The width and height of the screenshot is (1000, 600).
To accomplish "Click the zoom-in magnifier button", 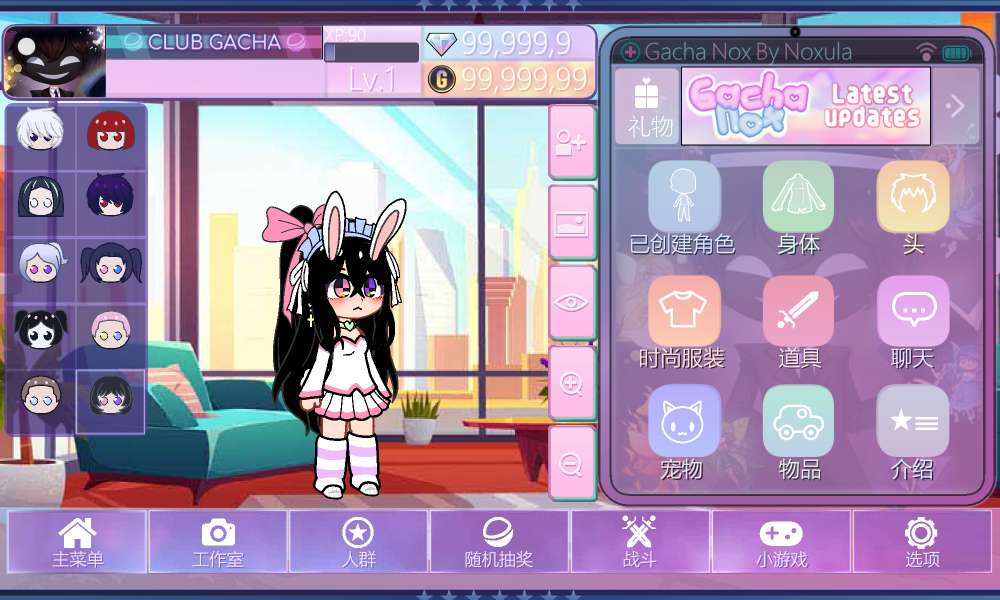I will tap(572, 385).
